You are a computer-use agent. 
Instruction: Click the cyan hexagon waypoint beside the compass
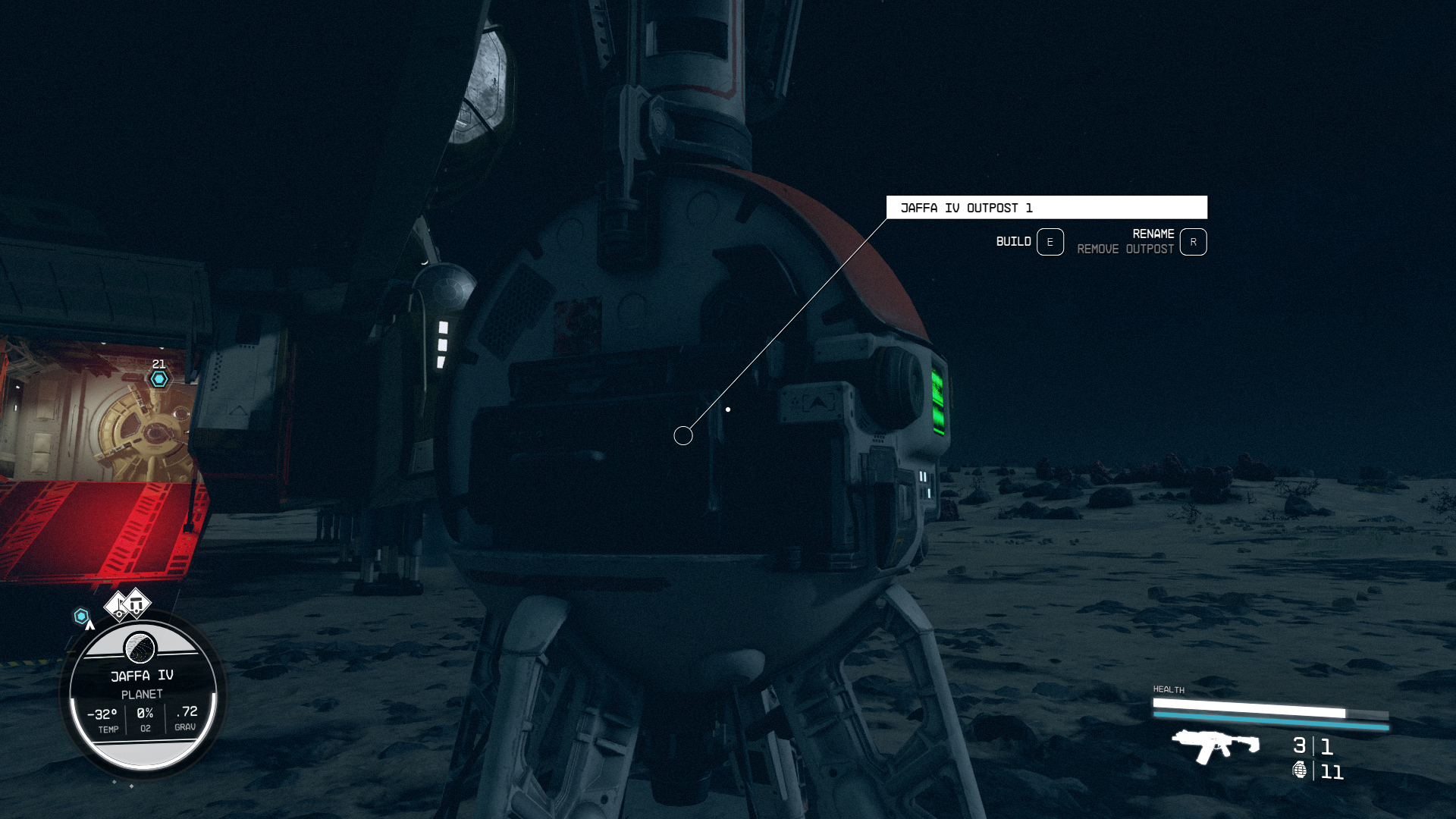81,616
